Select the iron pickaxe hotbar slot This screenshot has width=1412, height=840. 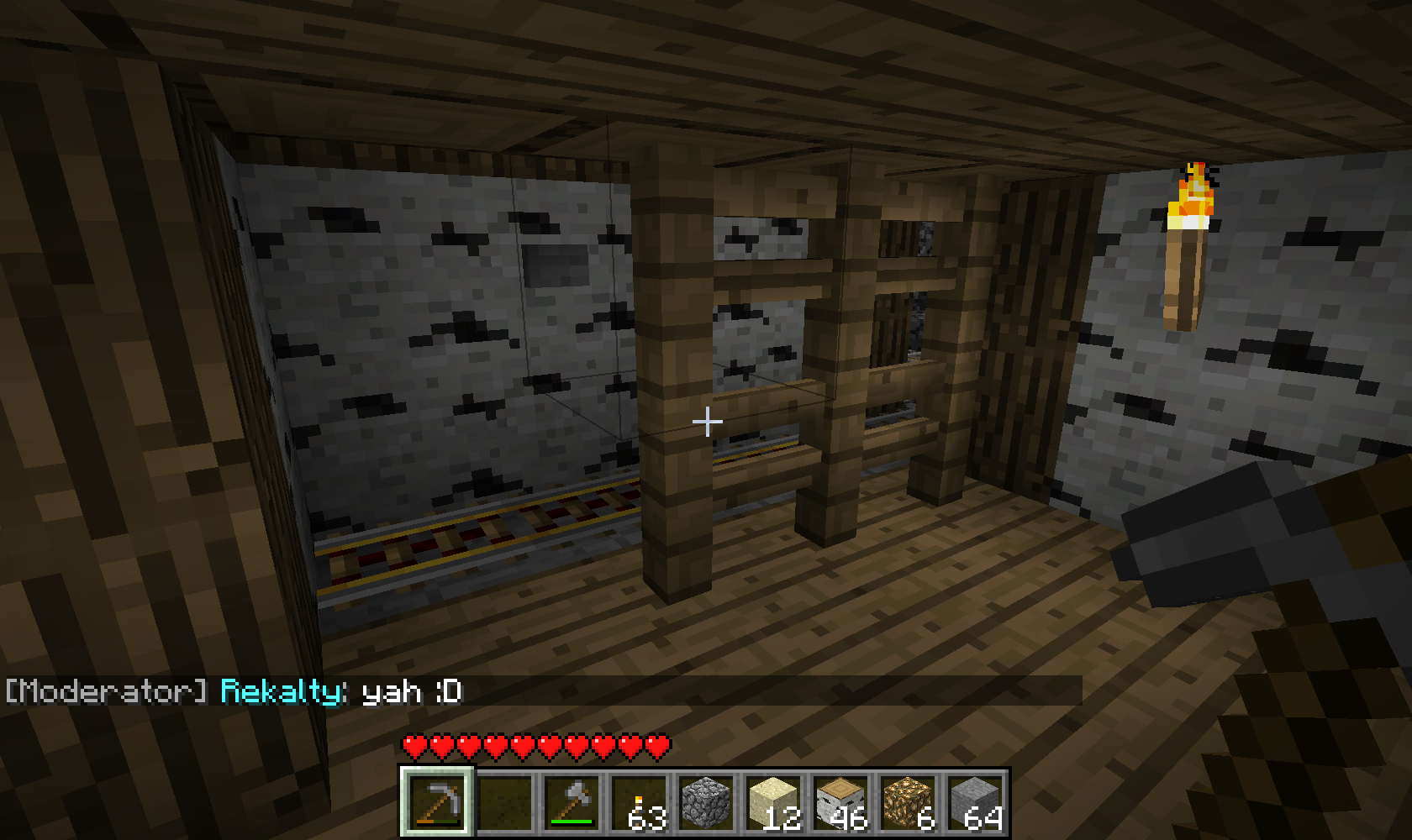(437, 802)
